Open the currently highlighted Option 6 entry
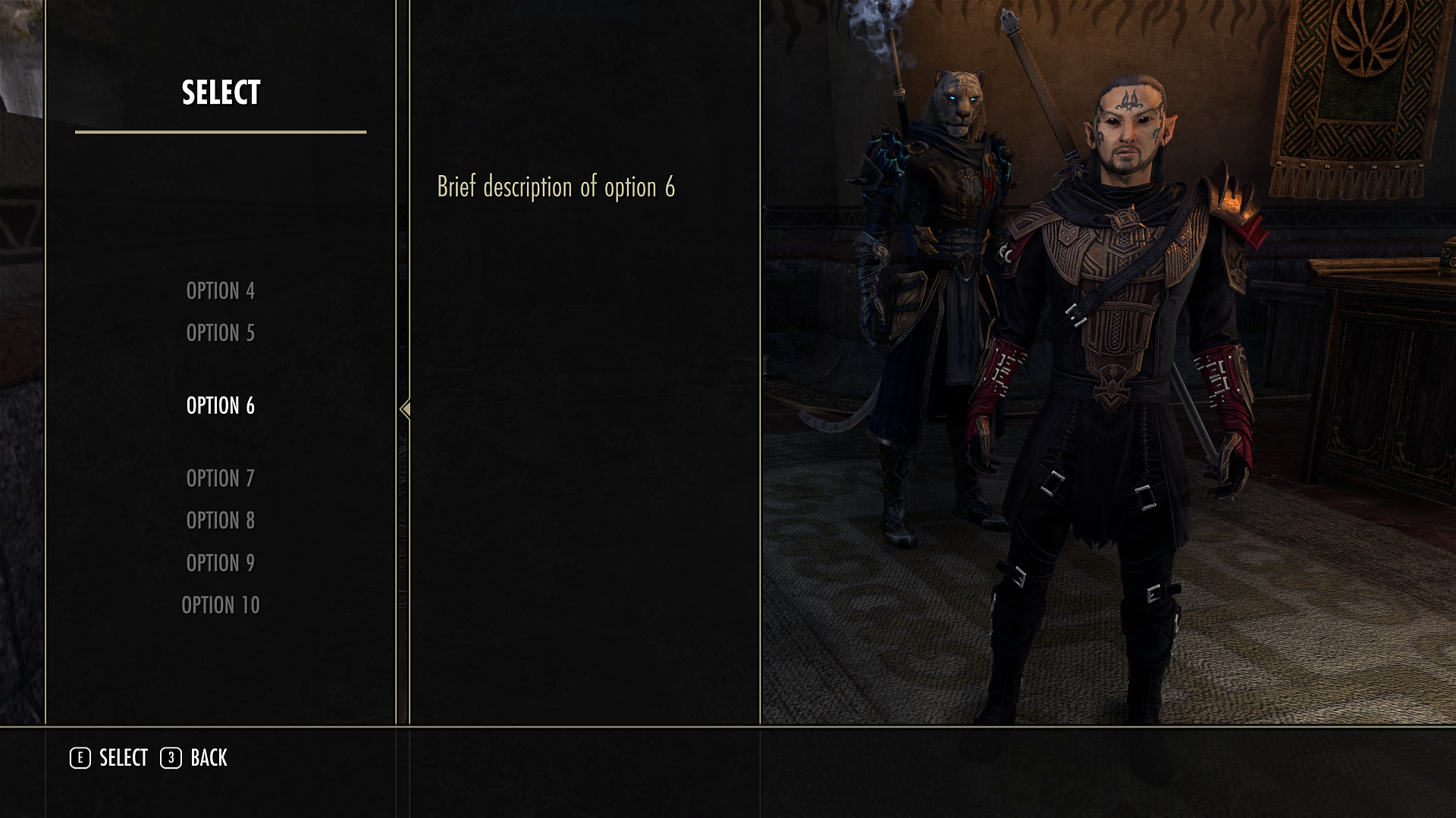Image resolution: width=1456 pixels, height=818 pixels. tap(220, 406)
